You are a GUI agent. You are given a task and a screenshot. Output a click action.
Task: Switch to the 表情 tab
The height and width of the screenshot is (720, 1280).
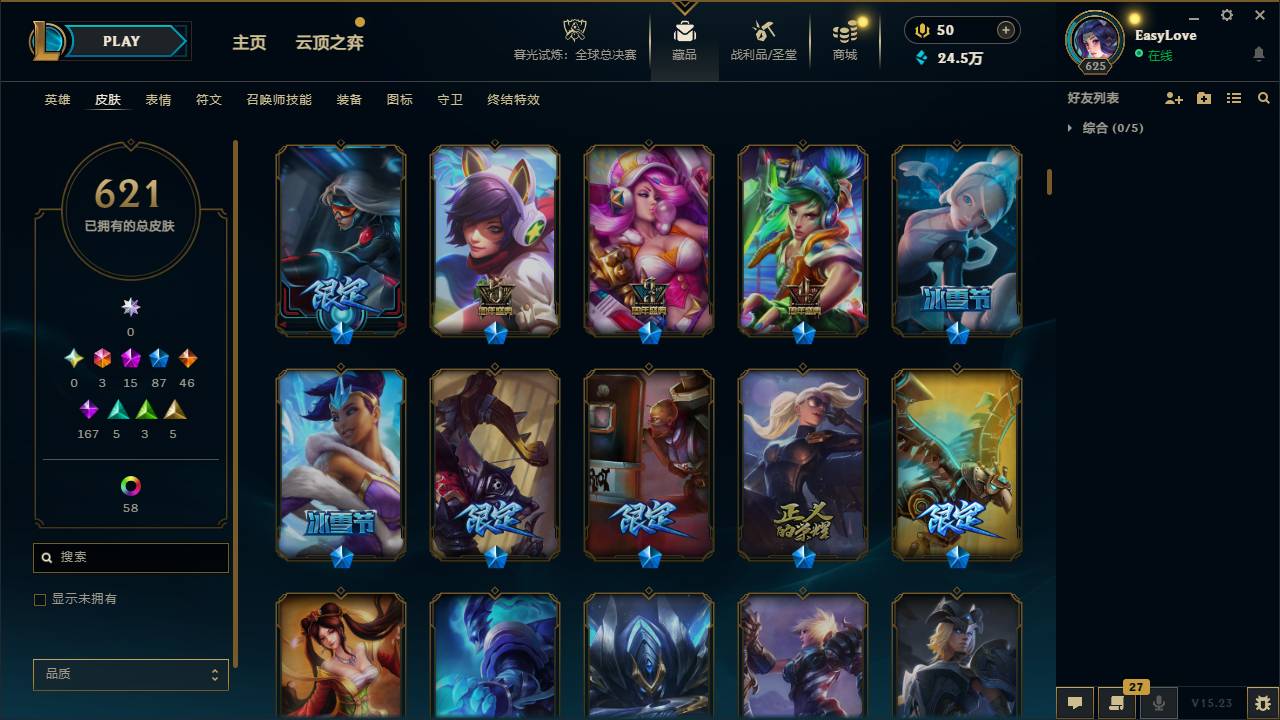point(160,99)
